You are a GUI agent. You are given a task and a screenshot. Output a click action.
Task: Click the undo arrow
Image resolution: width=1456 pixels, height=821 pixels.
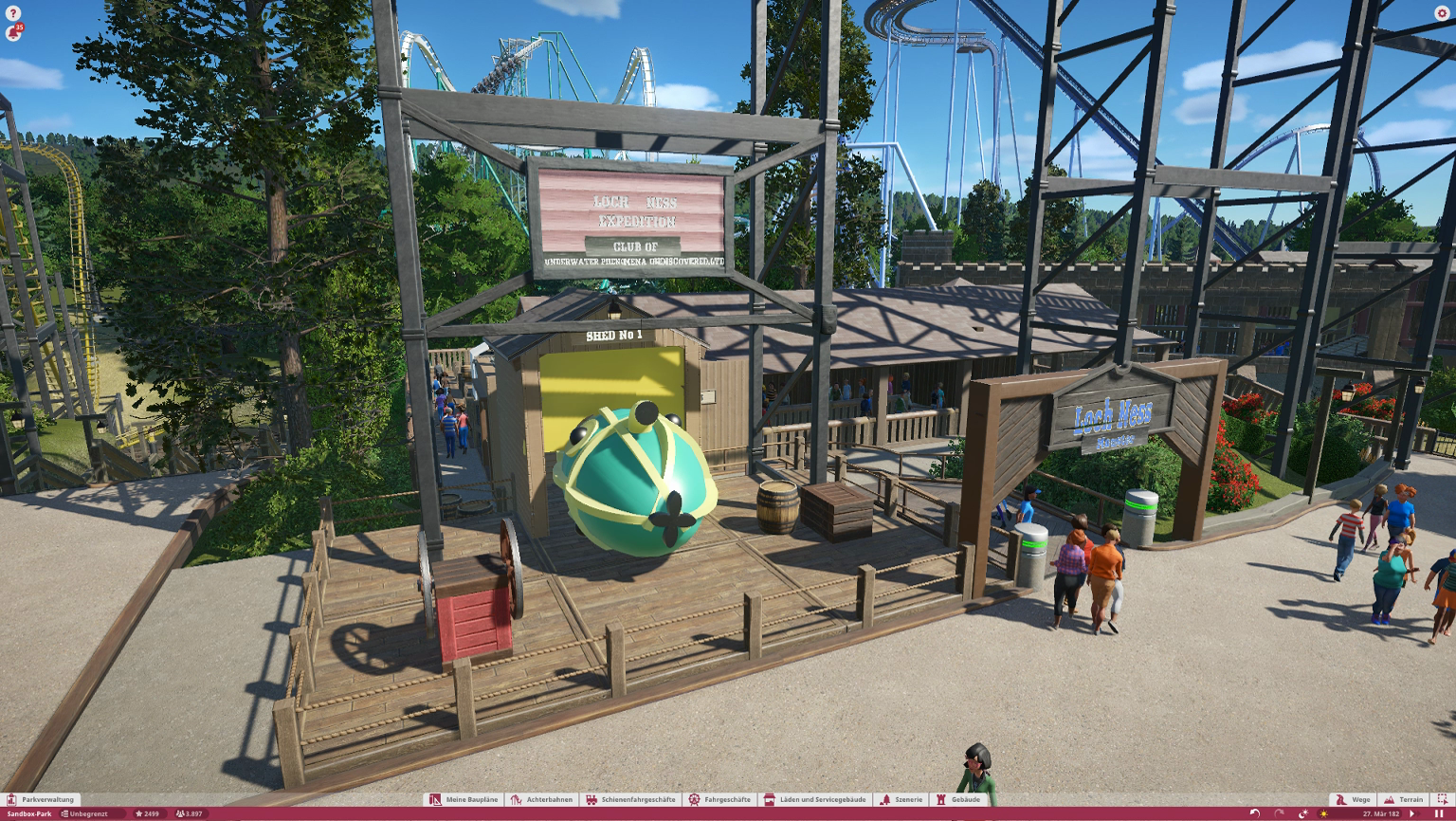(x=1255, y=813)
